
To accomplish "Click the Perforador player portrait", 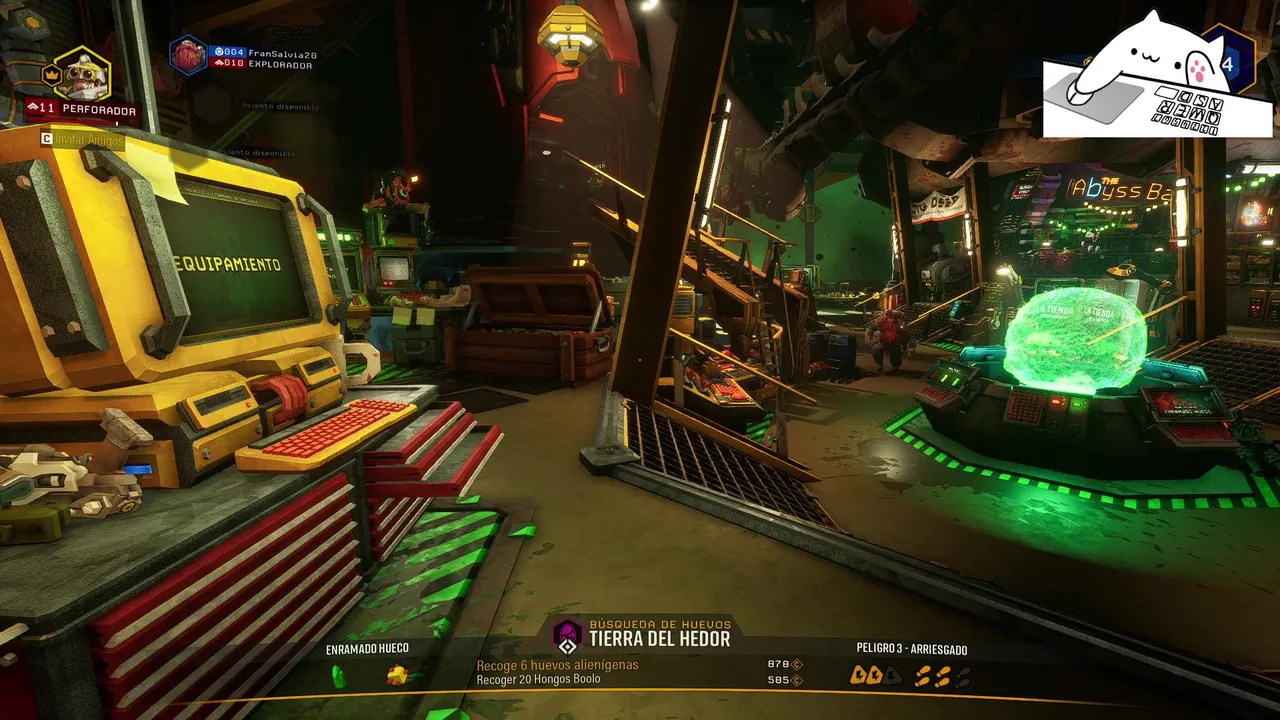I will (x=81, y=72).
